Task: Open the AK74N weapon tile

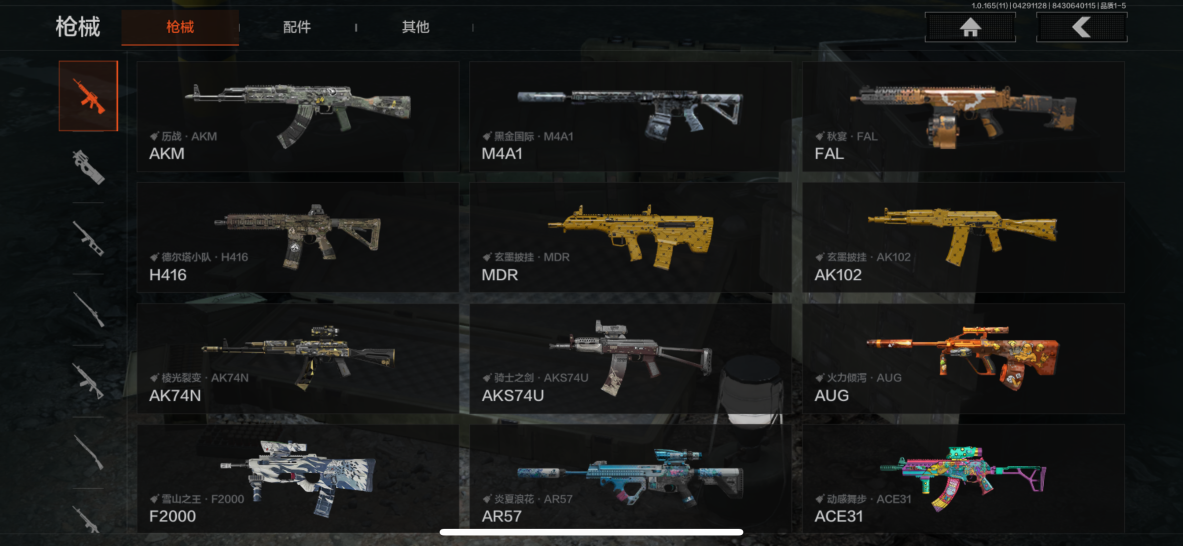Action: [298, 358]
